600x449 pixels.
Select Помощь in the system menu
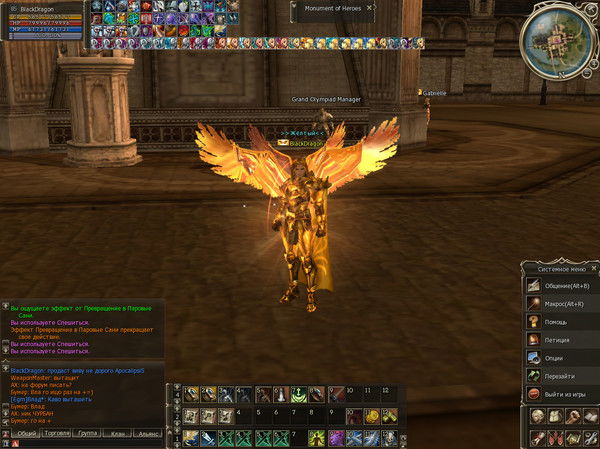[553, 322]
